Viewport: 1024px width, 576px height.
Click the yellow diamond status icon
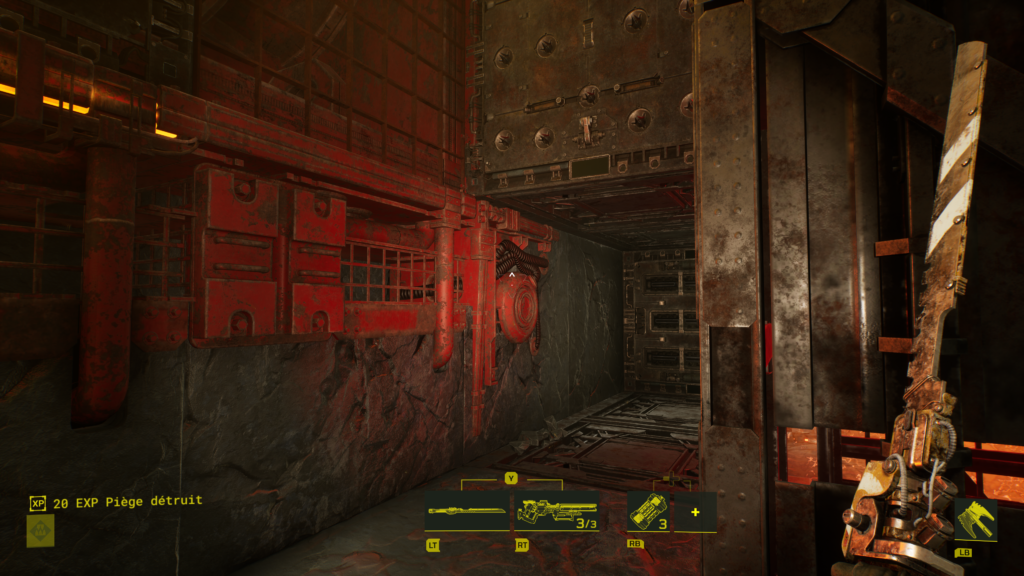[40, 531]
